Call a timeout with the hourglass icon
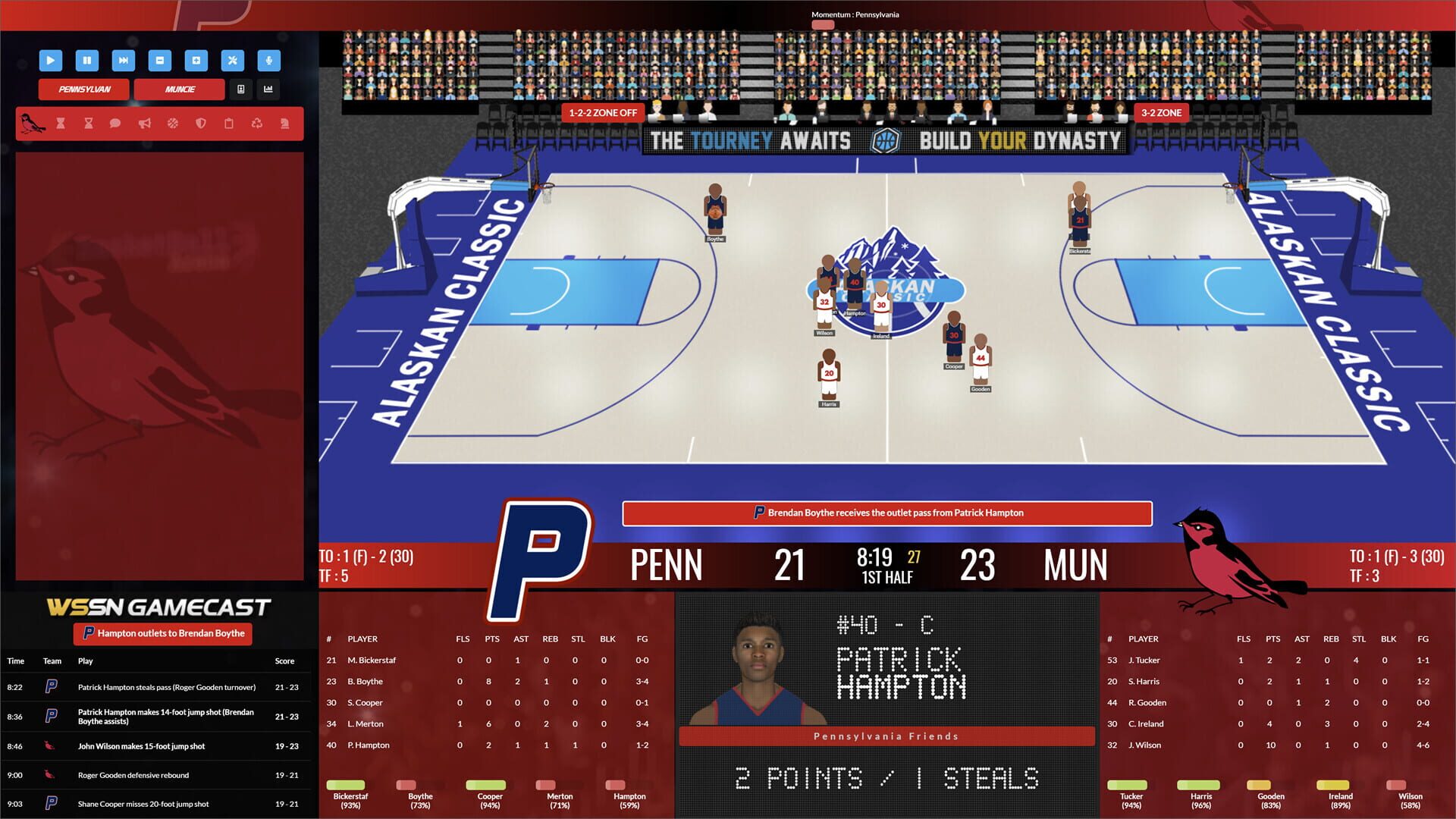Viewport: 1456px width, 819px height. click(59, 123)
